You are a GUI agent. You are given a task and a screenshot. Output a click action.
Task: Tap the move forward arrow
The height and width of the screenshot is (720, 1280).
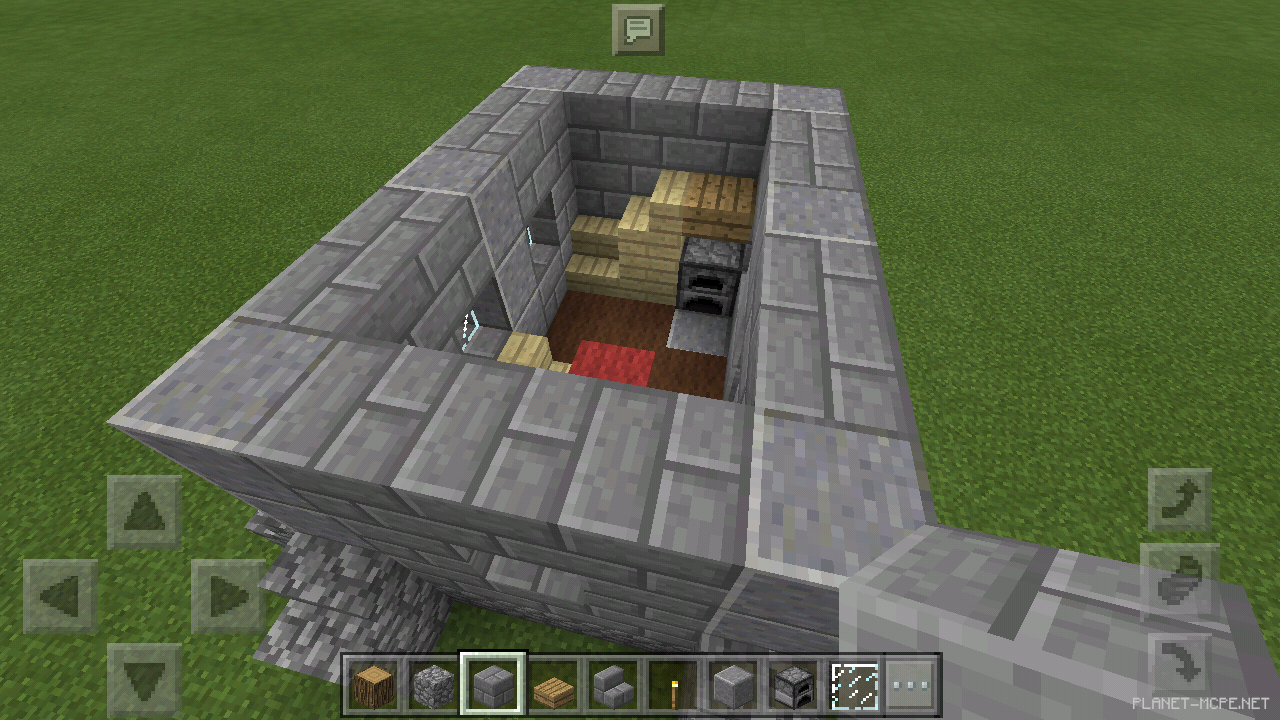144,513
